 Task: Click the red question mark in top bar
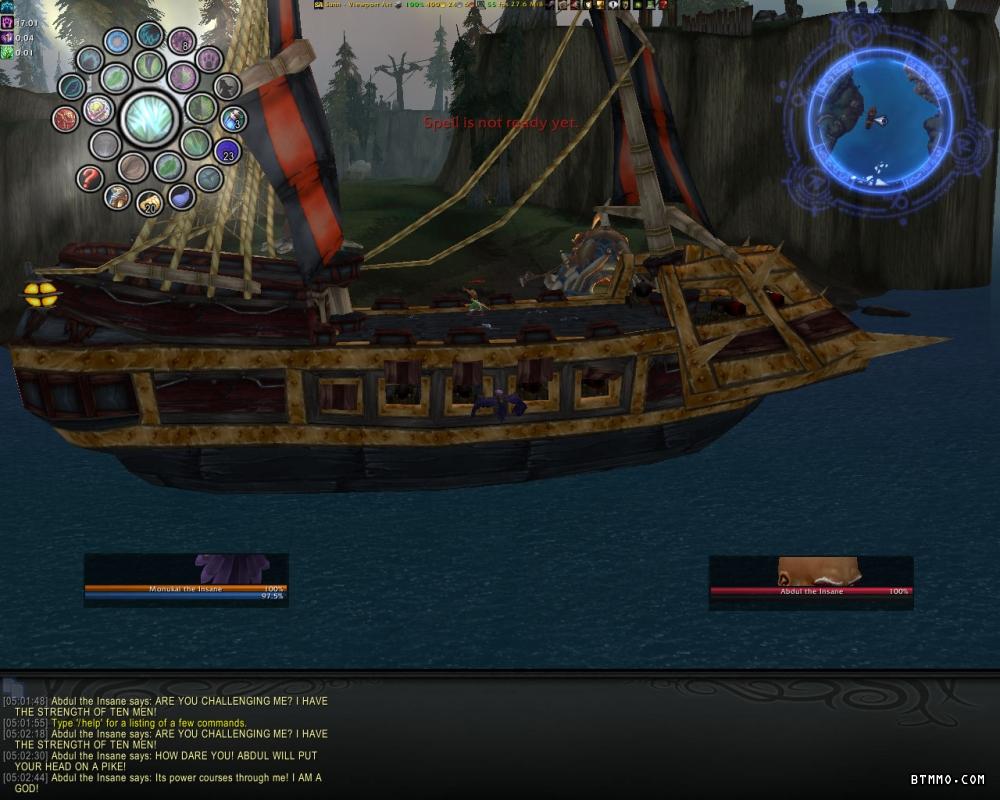pyautogui.click(x=662, y=5)
